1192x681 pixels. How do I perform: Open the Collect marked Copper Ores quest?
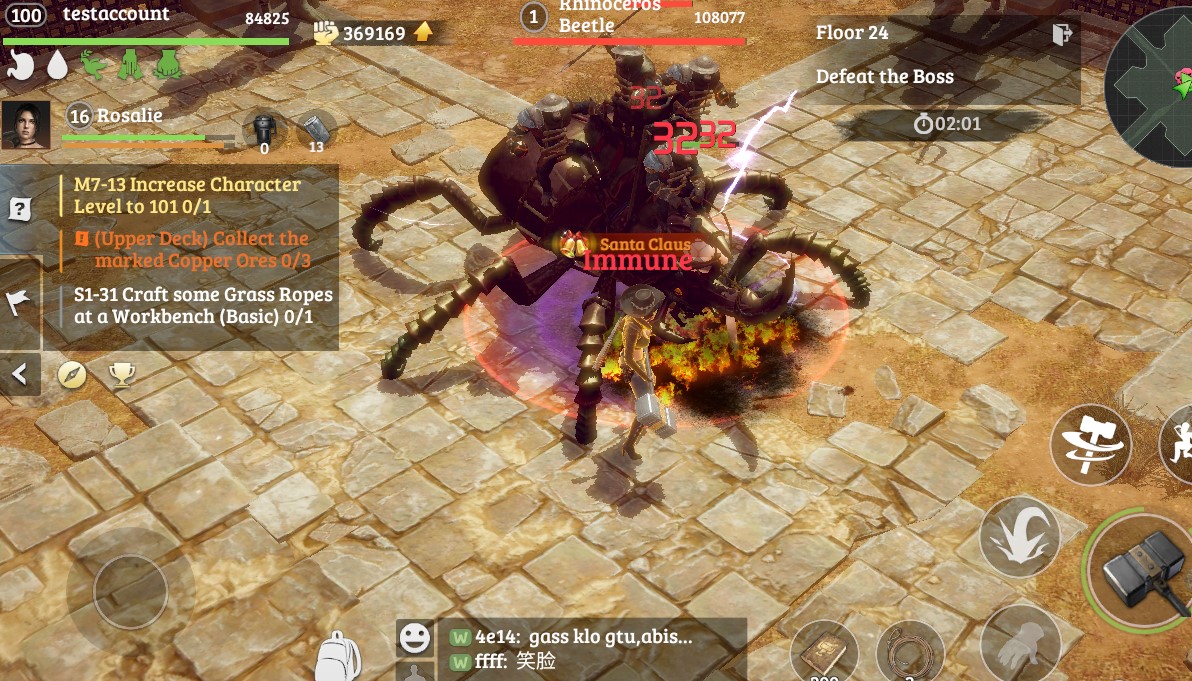[200, 249]
